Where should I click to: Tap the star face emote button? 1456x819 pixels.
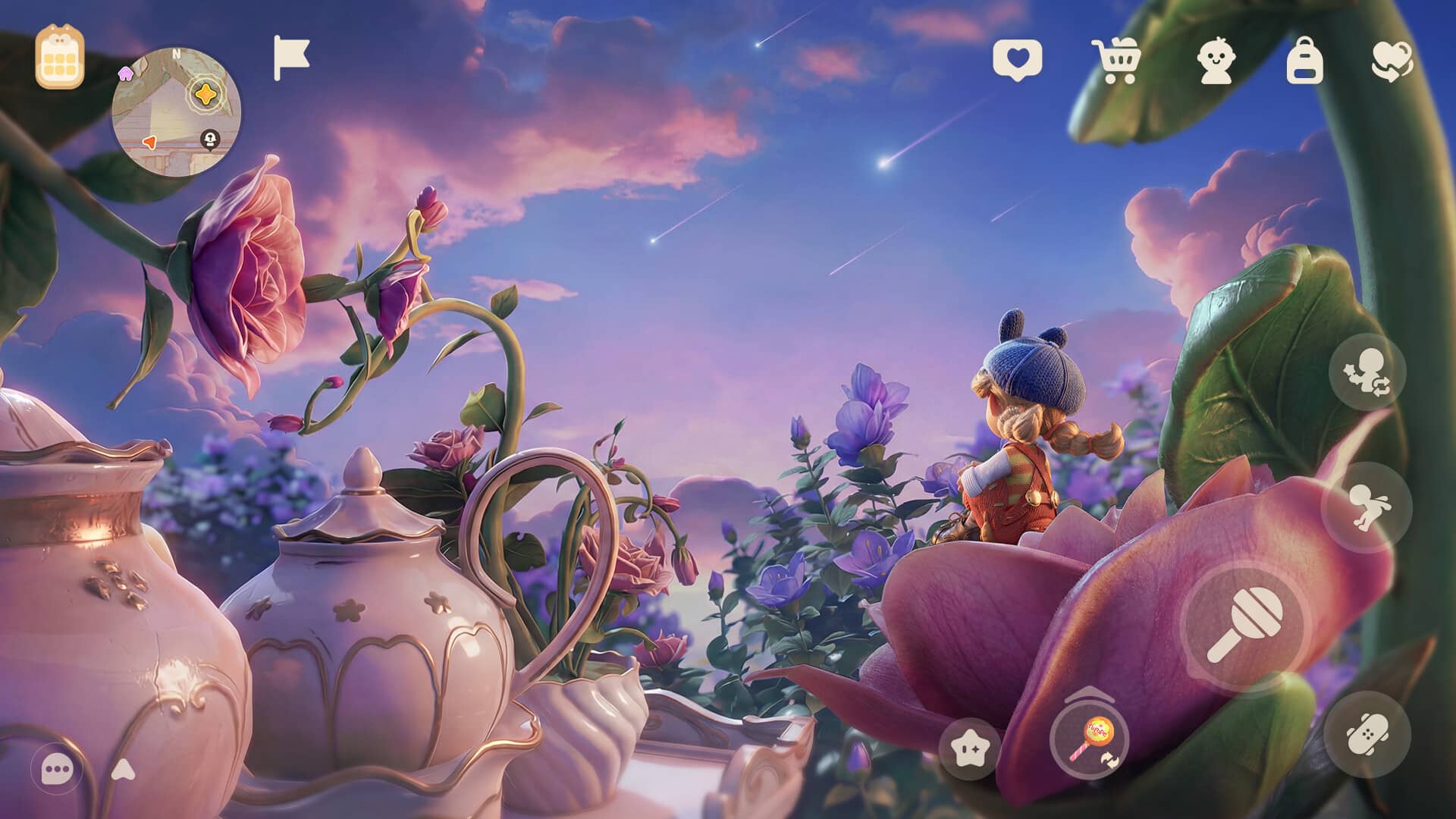(x=970, y=749)
